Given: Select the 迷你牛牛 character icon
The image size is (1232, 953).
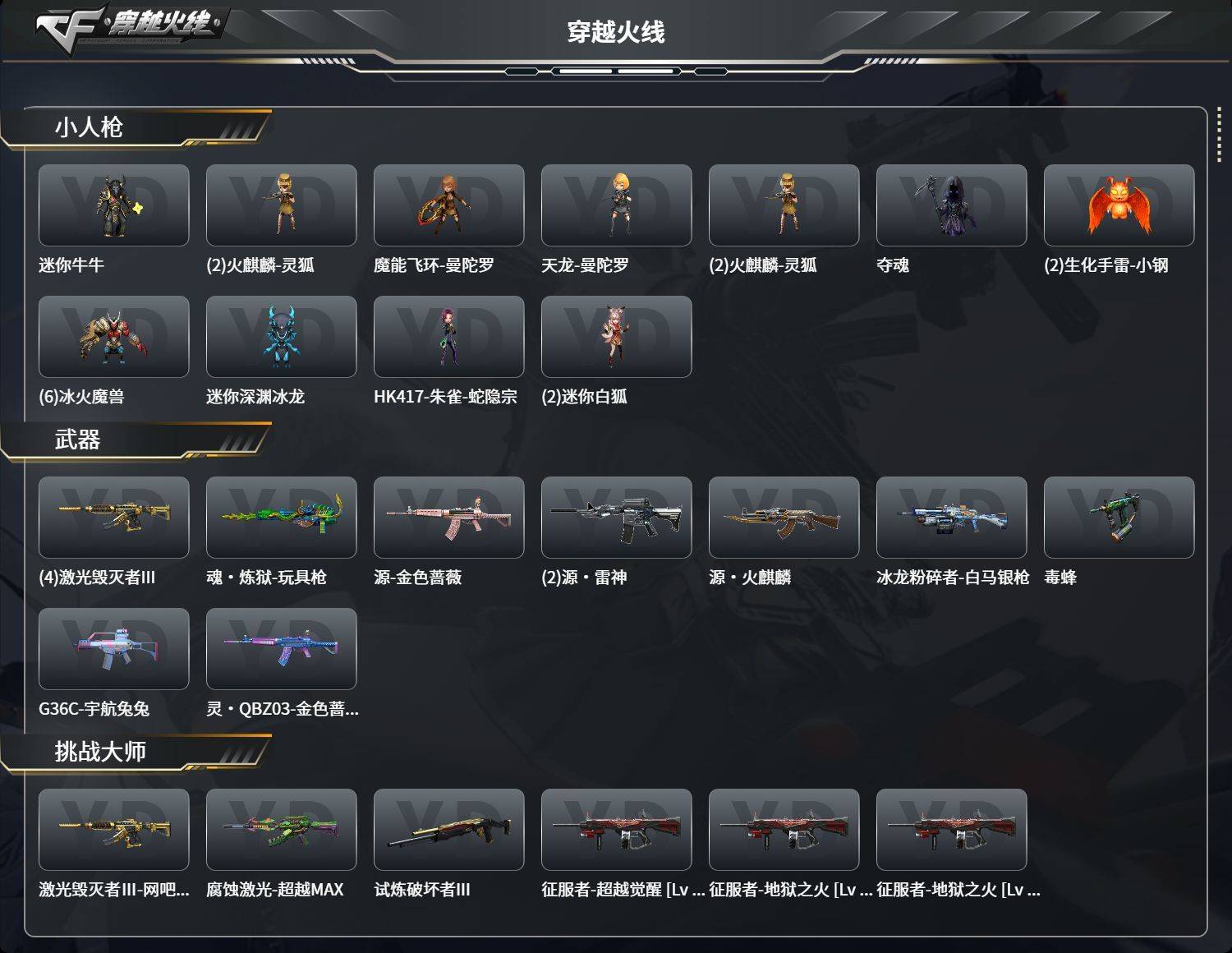Looking at the screenshot, I should pos(114,205).
